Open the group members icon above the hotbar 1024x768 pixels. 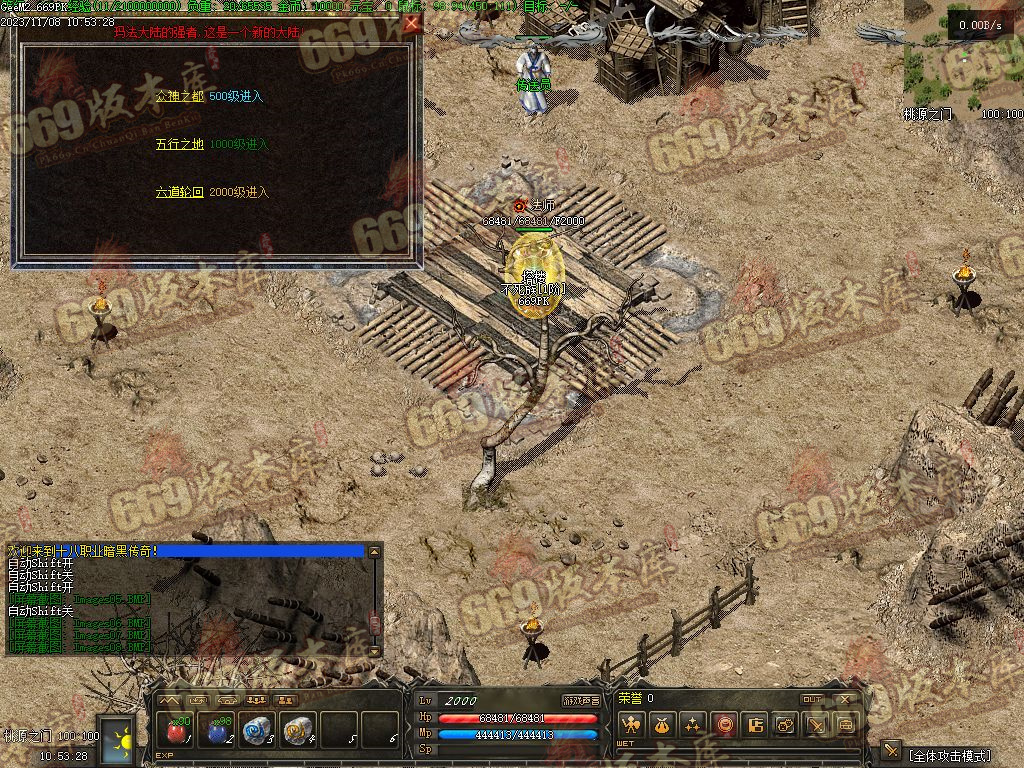coord(257,700)
